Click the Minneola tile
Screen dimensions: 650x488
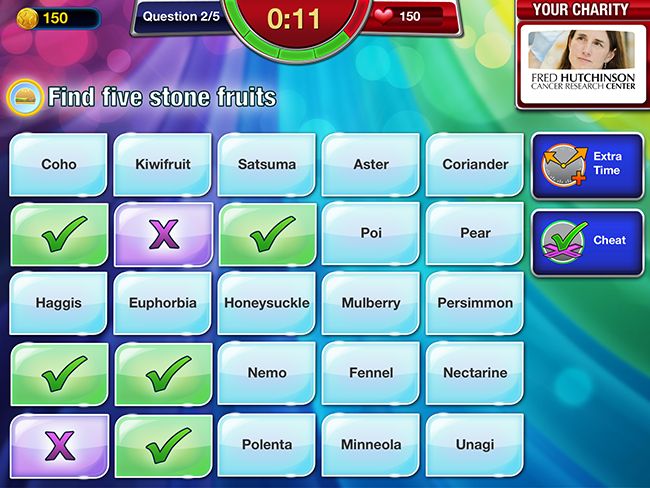(371, 443)
